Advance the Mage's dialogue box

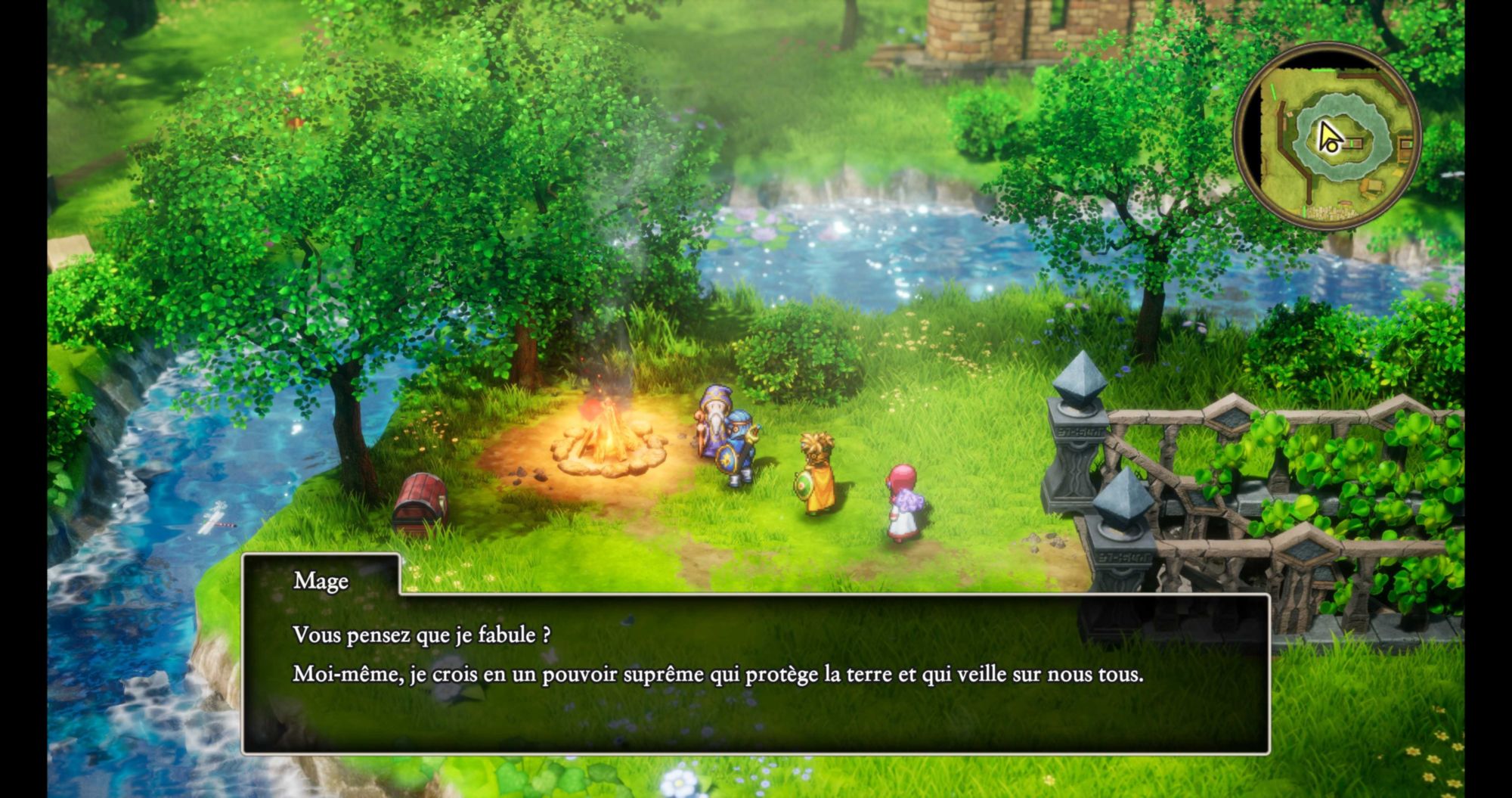tap(754, 672)
